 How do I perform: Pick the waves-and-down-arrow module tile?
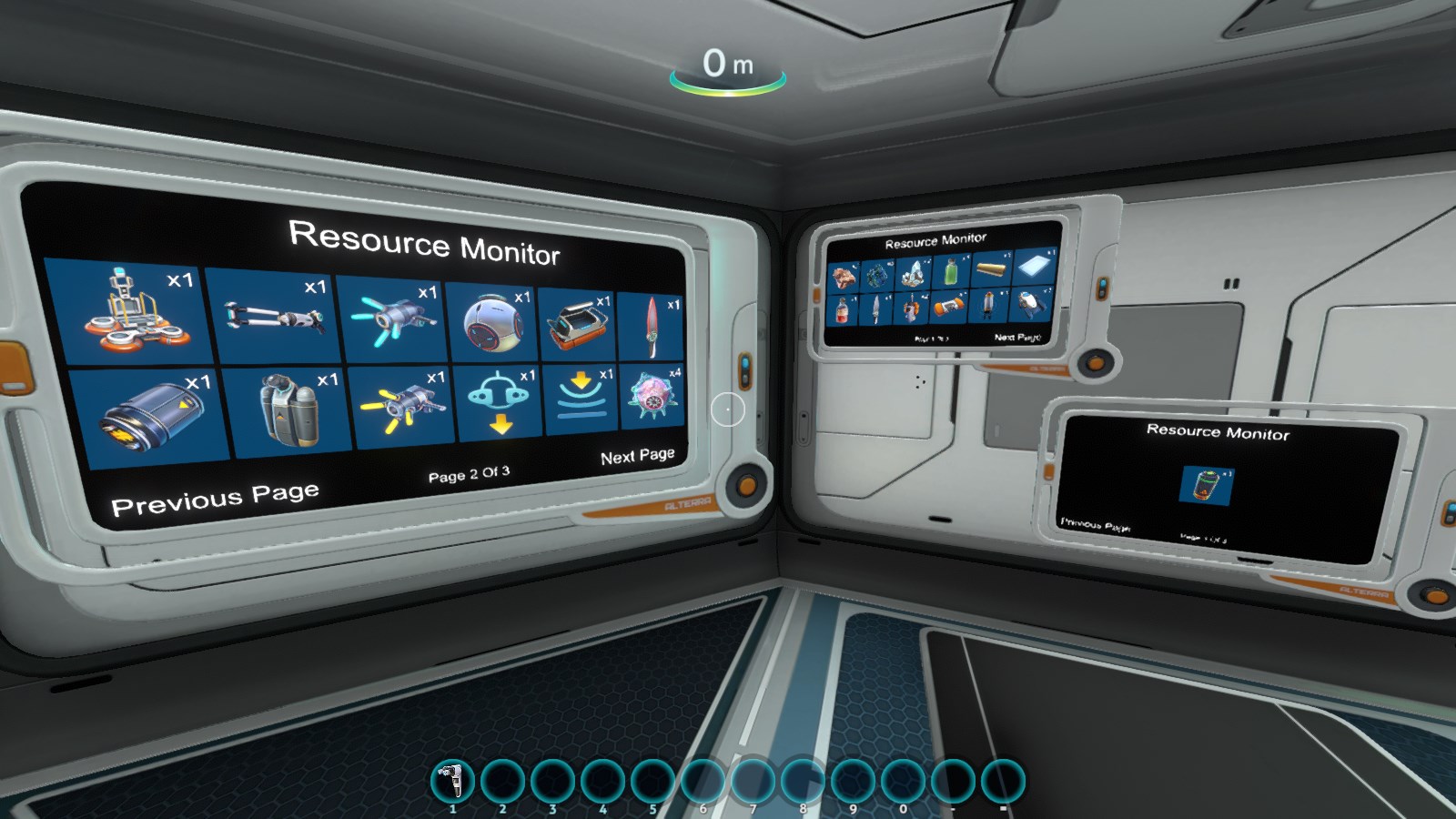[x=581, y=399]
